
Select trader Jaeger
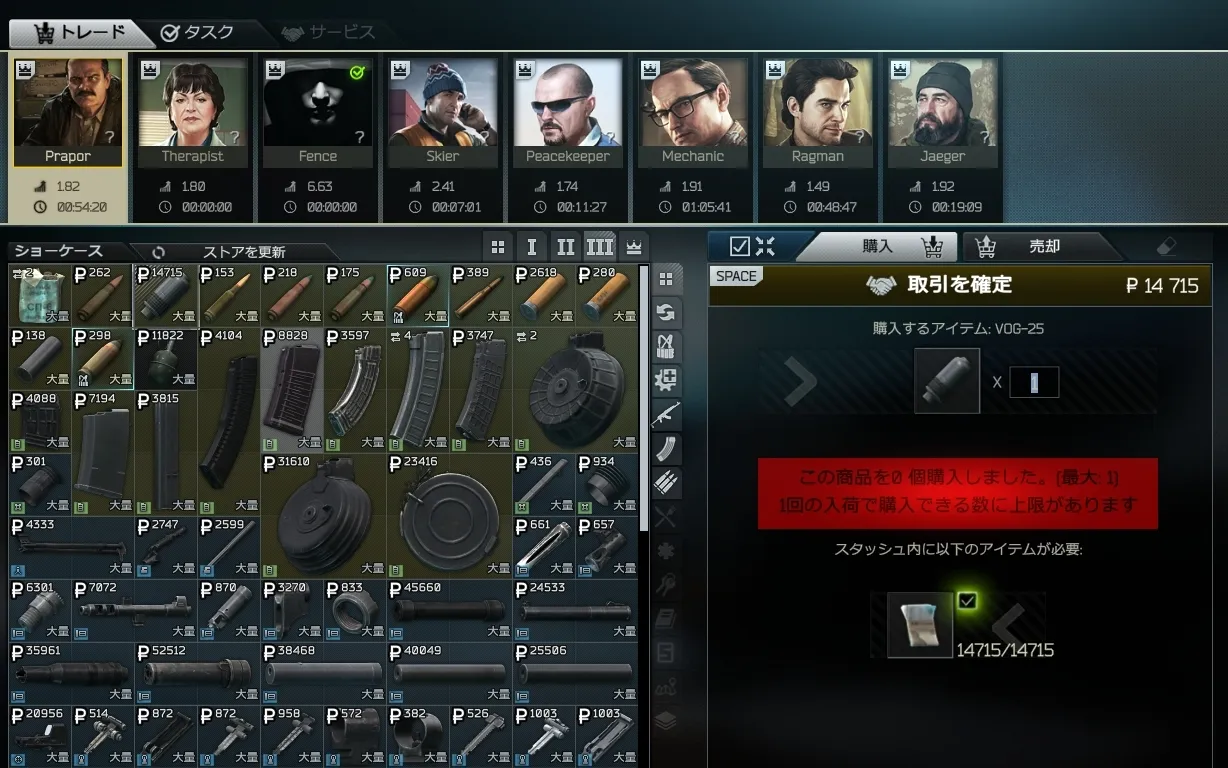pos(942,111)
